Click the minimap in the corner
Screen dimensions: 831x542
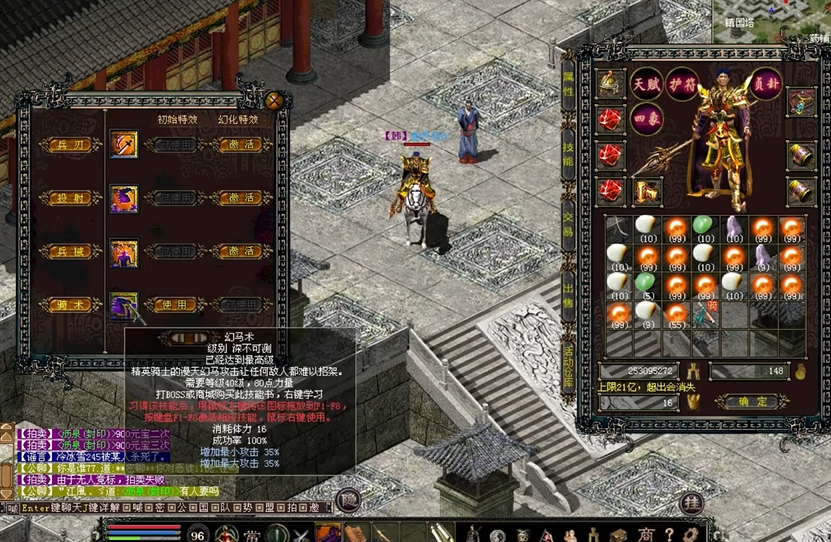coord(770,20)
